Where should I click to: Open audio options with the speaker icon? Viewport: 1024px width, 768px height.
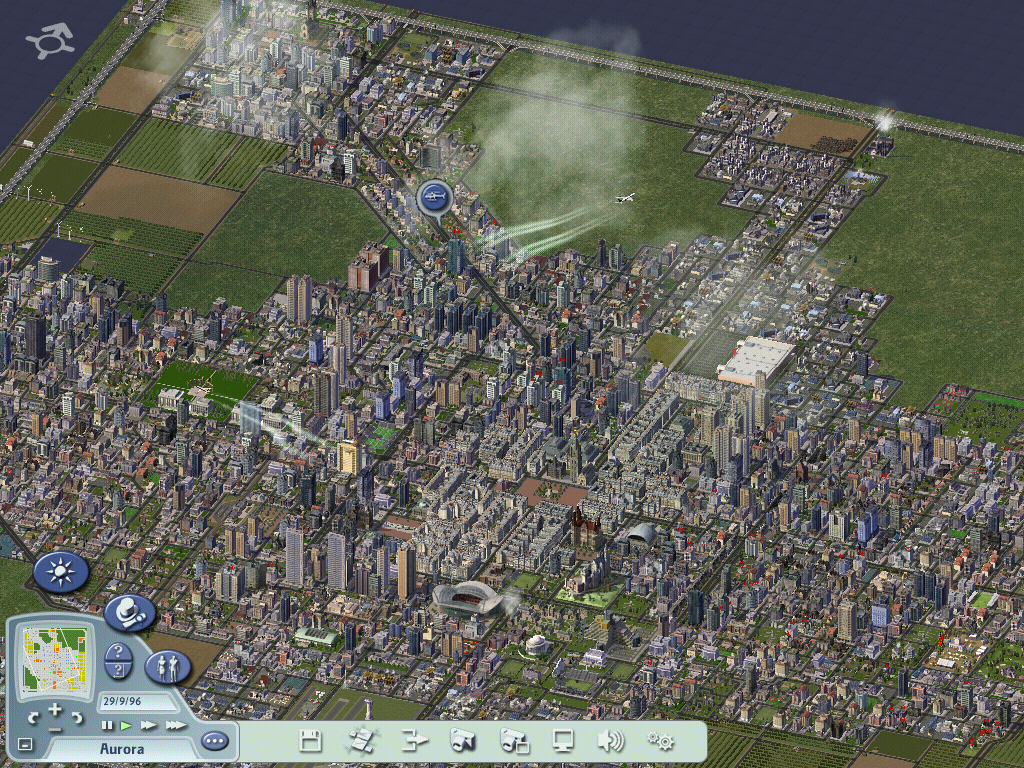pos(610,741)
